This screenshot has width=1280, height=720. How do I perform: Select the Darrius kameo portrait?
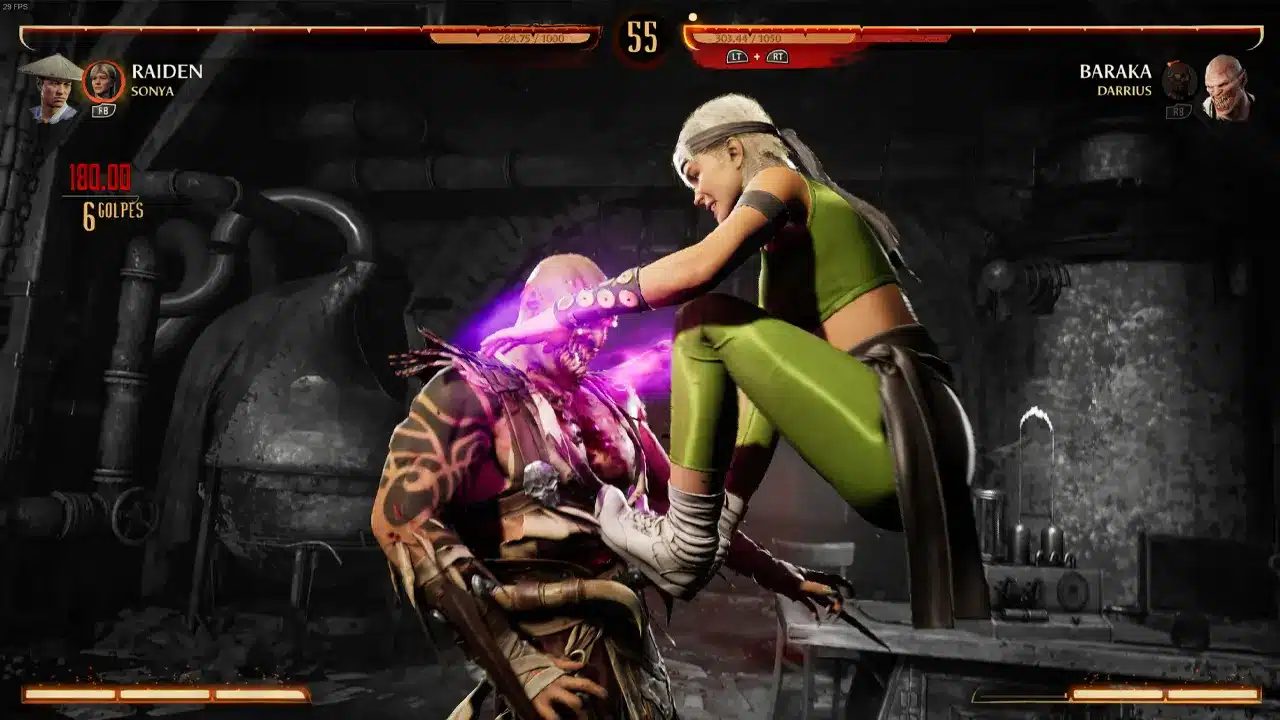pos(1180,82)
